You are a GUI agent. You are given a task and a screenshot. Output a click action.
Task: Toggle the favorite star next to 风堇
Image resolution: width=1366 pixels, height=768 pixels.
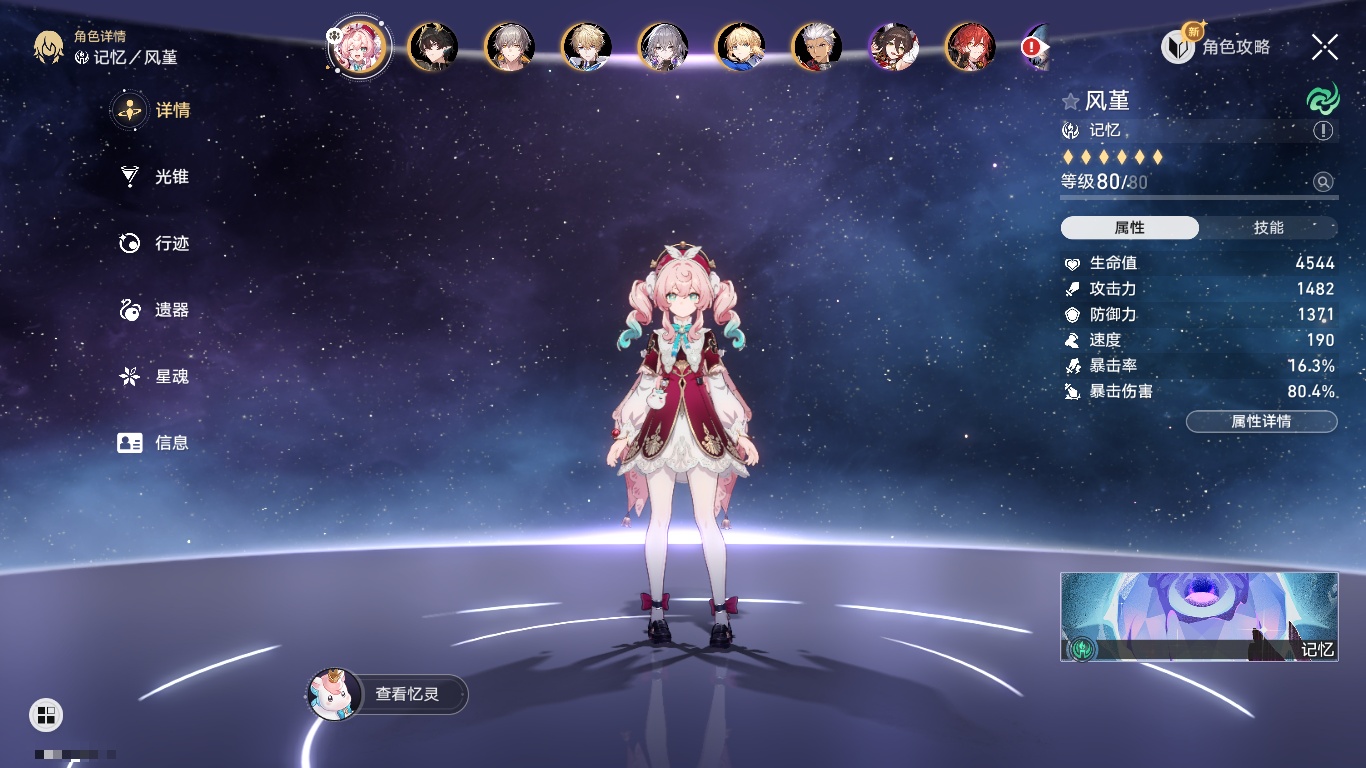click(x=1071, y=101)
